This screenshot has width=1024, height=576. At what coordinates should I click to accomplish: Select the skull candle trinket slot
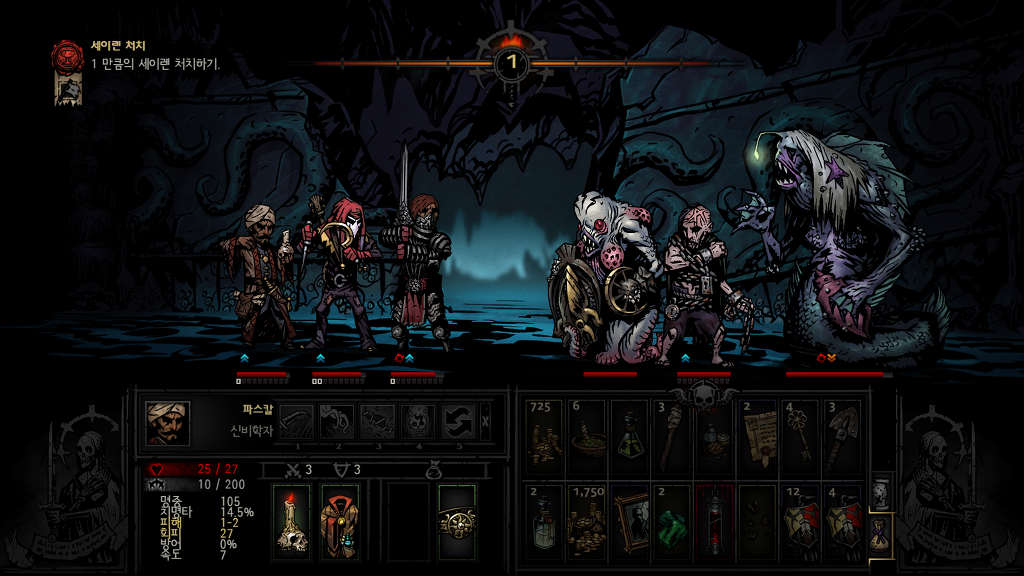[292, 522]
